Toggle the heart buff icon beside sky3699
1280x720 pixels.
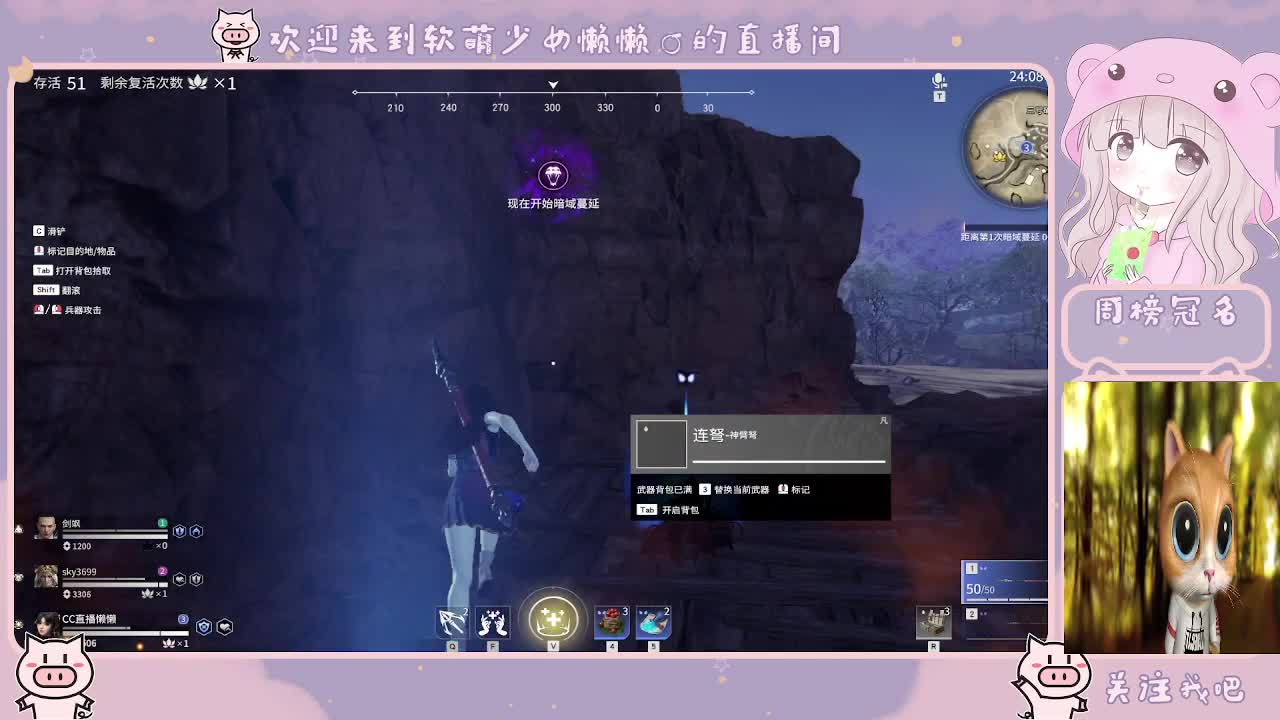pyautogui.click(x=180, y=578)
